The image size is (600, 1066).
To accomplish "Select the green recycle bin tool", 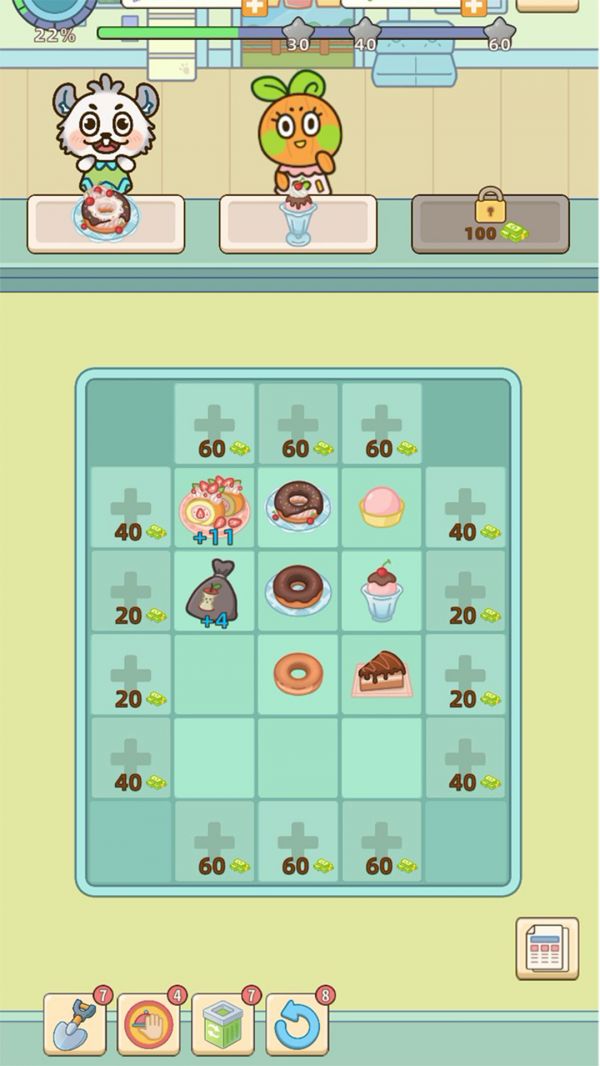I will pyautogui.click(x=223, y=1024).
